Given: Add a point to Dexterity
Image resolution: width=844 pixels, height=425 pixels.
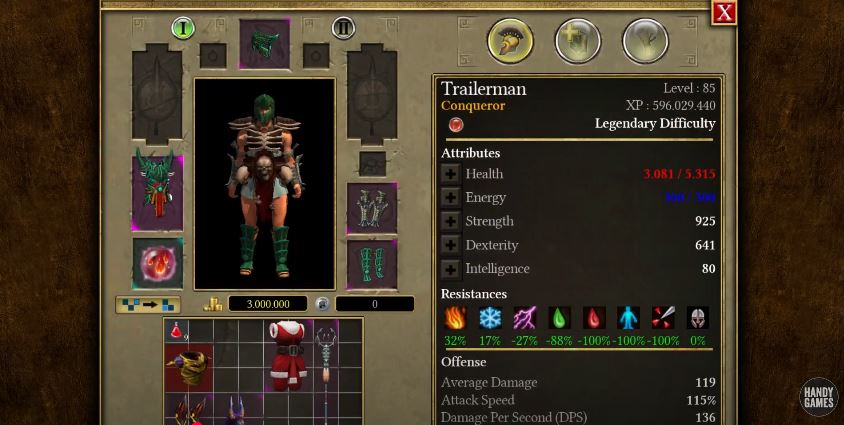Looking at the screenshot, I should click(x=451, y=245).
